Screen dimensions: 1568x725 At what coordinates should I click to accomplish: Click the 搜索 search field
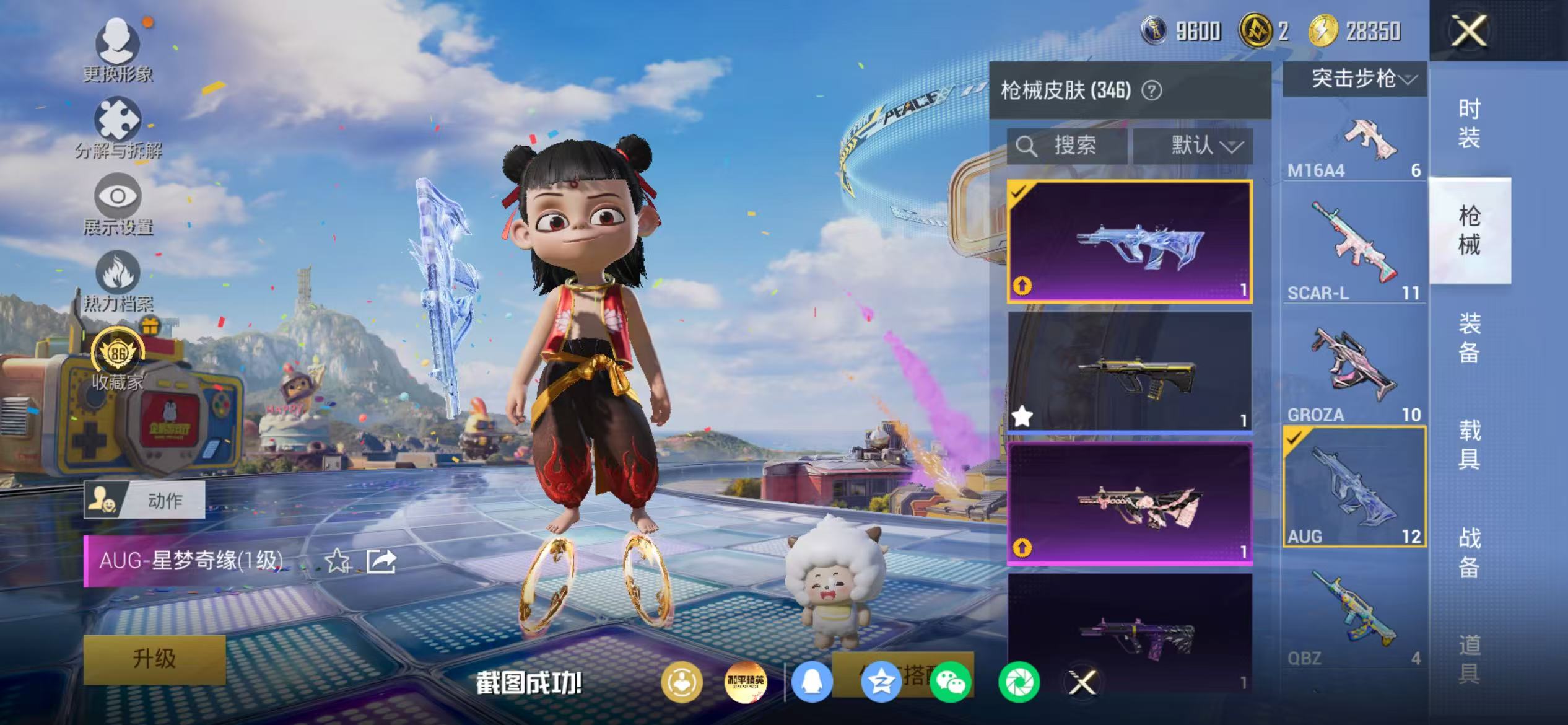[1066, 146]
